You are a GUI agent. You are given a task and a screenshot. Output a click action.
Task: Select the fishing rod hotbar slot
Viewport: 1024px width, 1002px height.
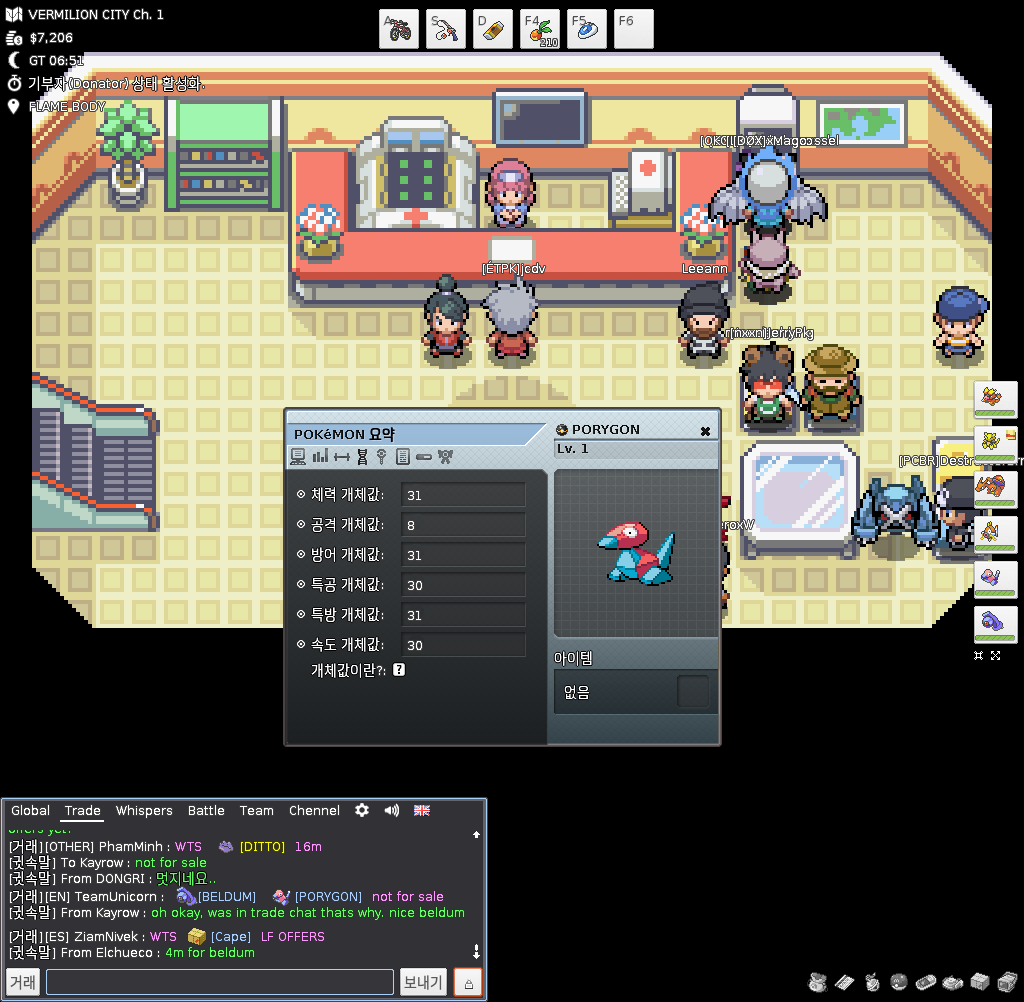[446, 29]
